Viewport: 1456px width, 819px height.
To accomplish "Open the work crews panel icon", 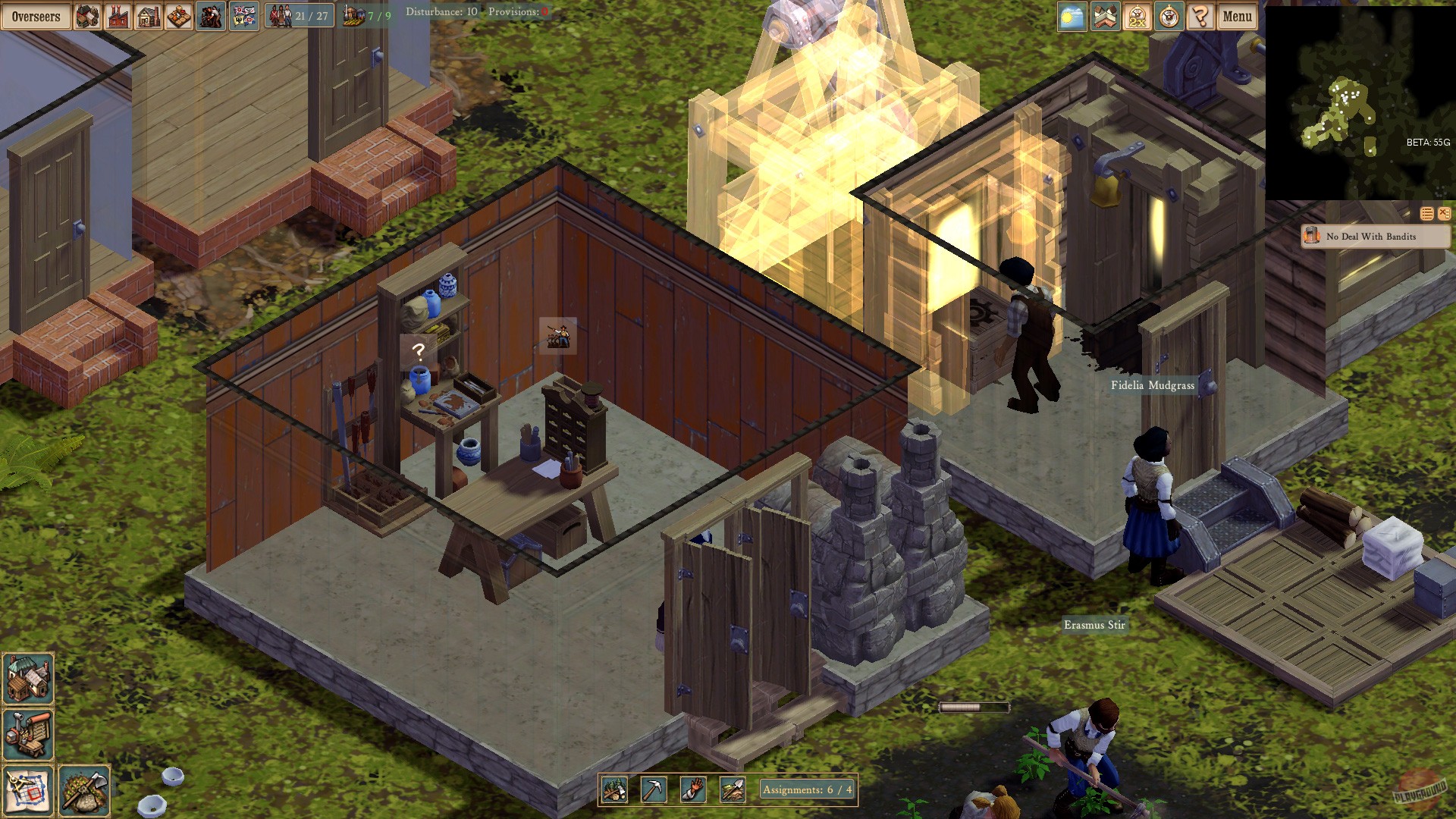I will pyautogui.click(x=210, y=16).
